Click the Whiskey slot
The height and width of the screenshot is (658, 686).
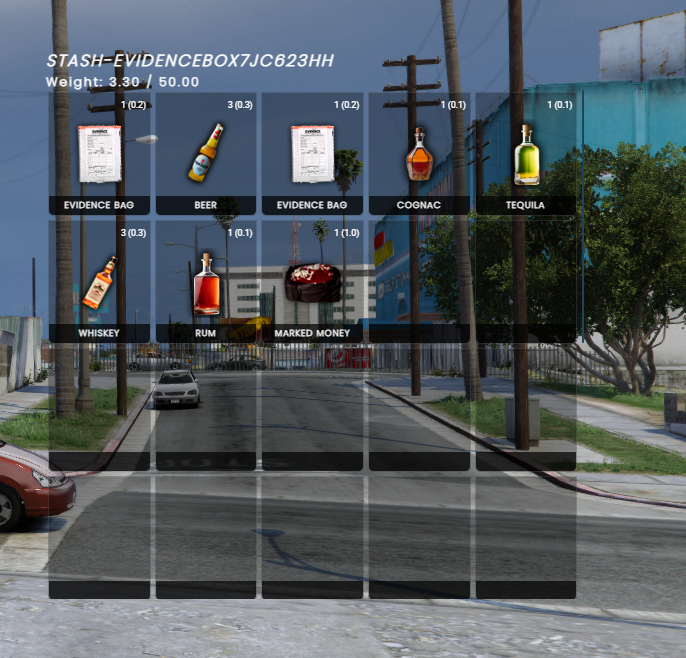tap(99, 282)
